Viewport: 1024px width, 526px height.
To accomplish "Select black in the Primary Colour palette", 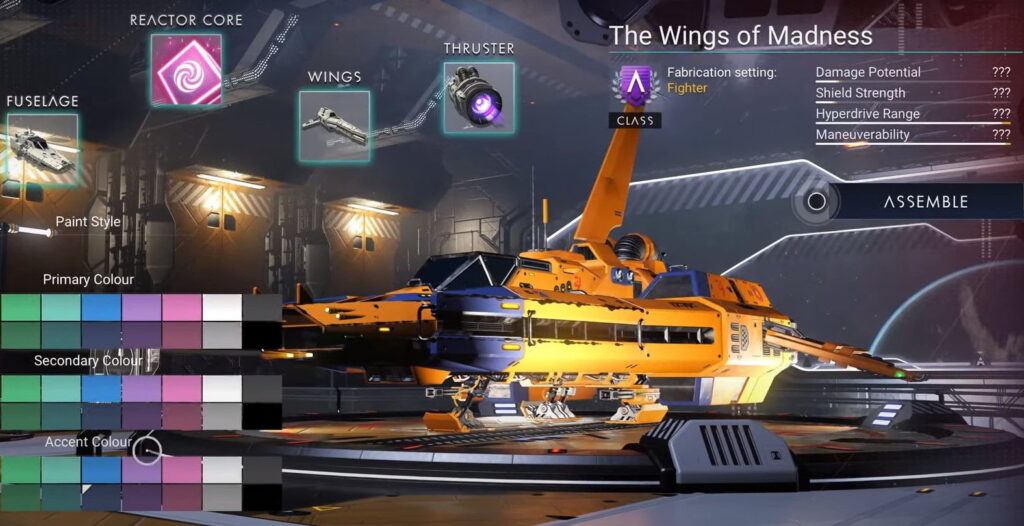I will click(262, 334).
